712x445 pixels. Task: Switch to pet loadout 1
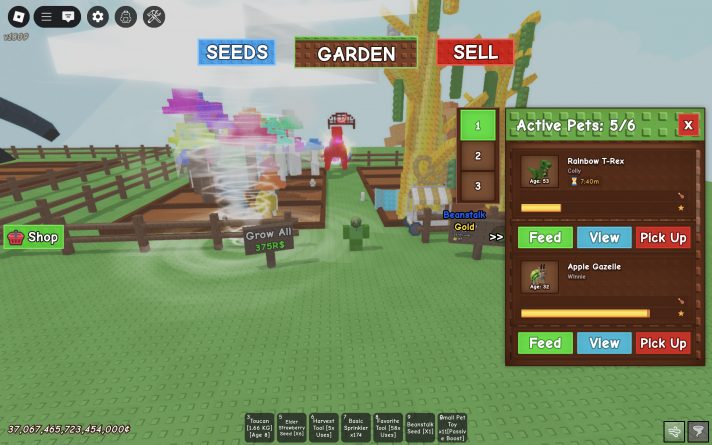(x=478, y=126)
